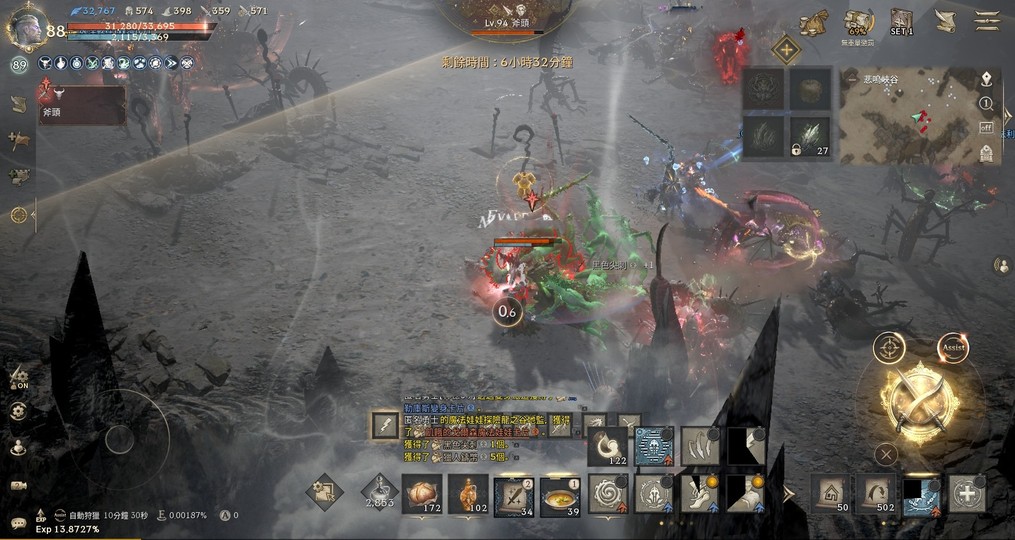Click the target lock crosshair button
1015x540 pixels.
pos(888,347)
